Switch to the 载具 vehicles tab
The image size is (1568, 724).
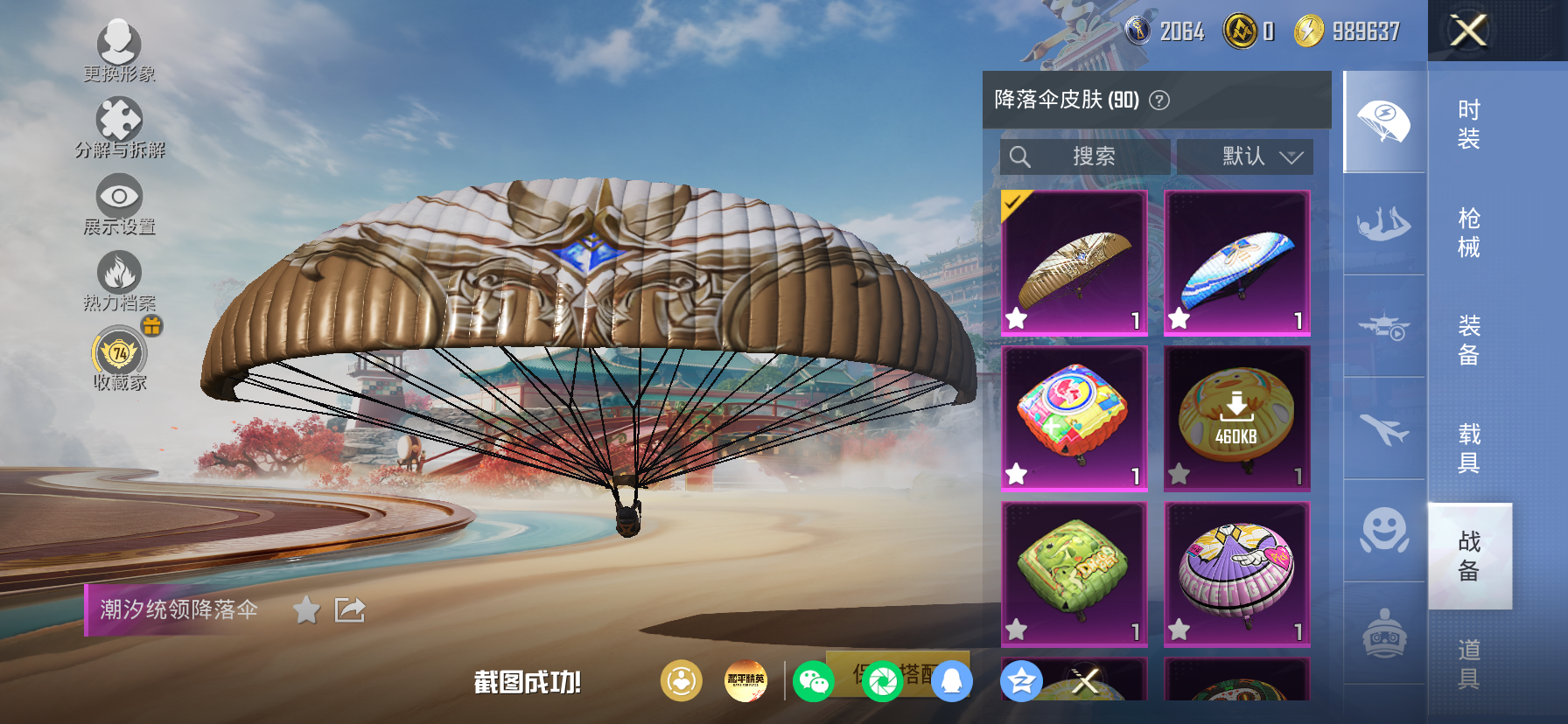[1469, 448]
